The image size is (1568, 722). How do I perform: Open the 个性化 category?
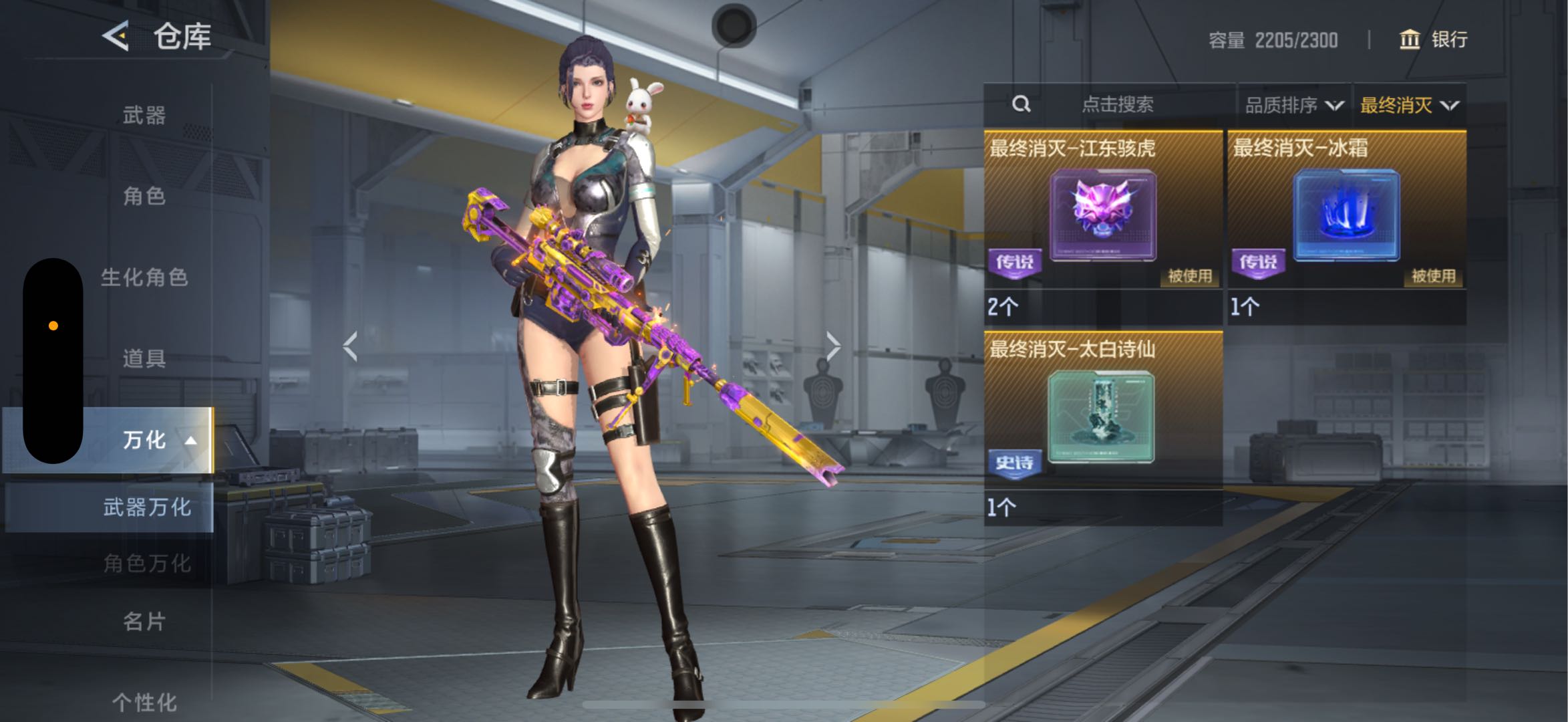[144, 702]
